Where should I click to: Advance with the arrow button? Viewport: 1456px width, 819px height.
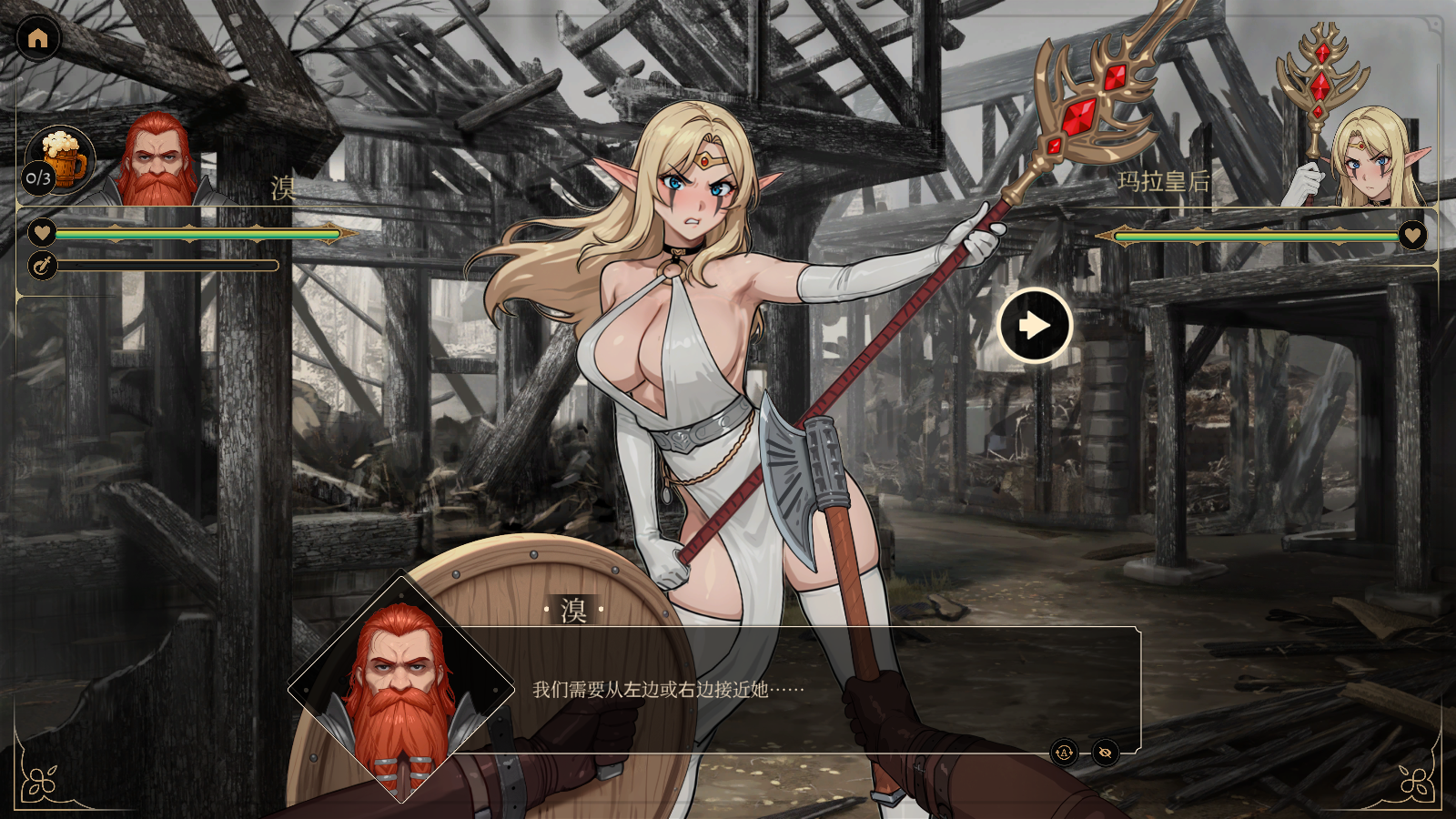point(1035,326)
